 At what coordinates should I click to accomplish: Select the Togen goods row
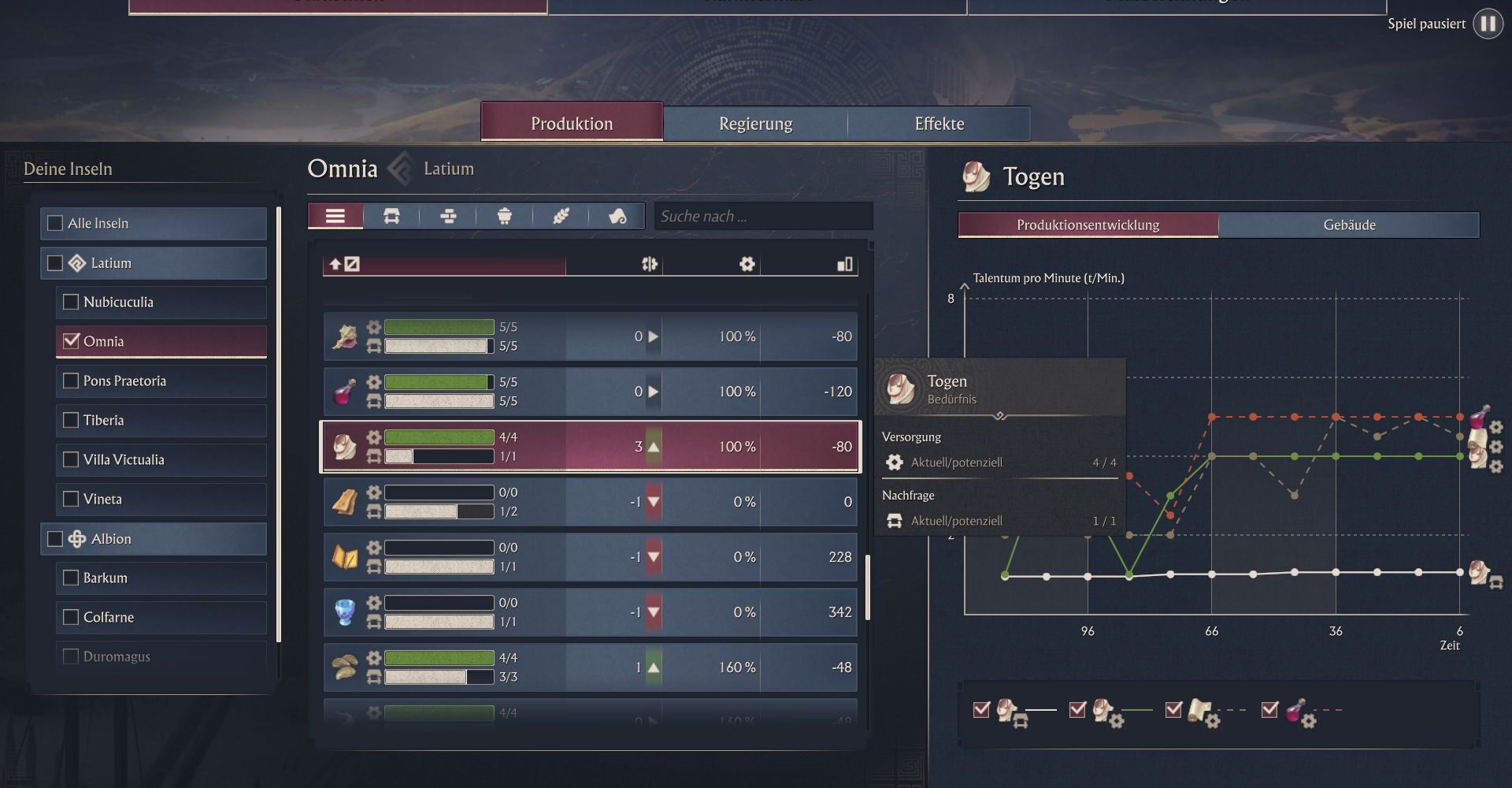(x=590, y=447)
